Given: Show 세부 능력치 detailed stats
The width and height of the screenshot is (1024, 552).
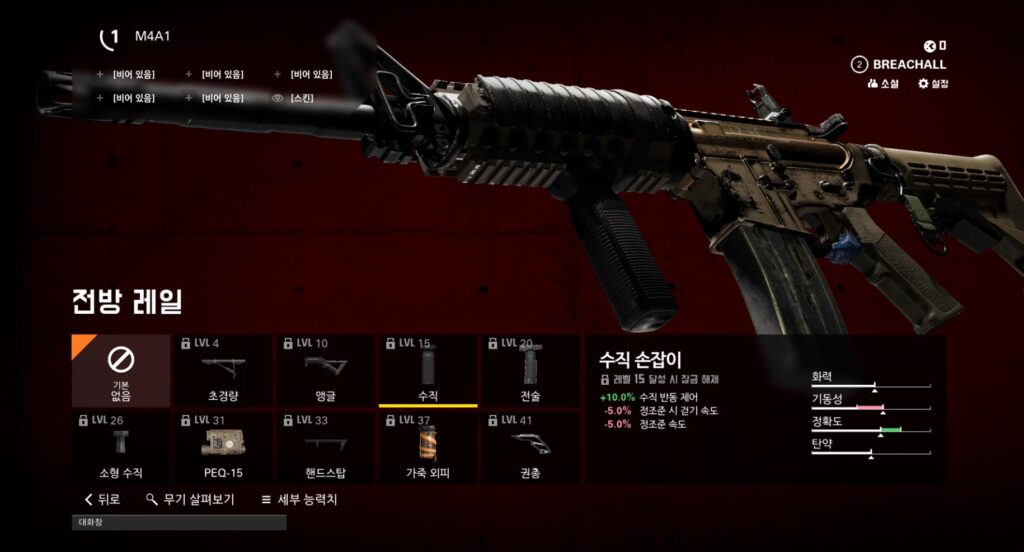Looking at the screenshot, I should pyautogui.click(x=298, y=499).
